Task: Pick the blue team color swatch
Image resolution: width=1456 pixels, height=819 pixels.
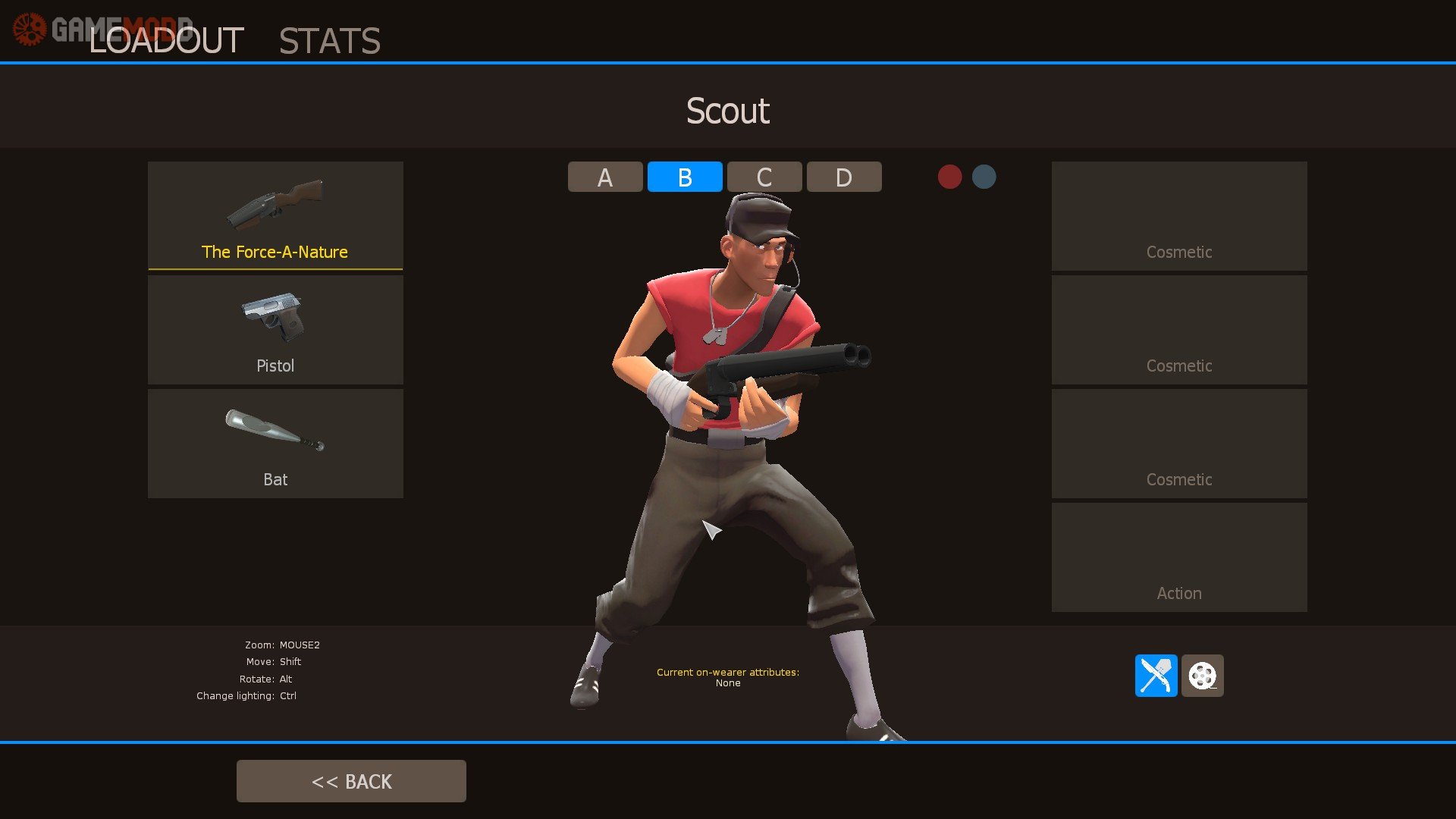Action: [x=984, y=177]
